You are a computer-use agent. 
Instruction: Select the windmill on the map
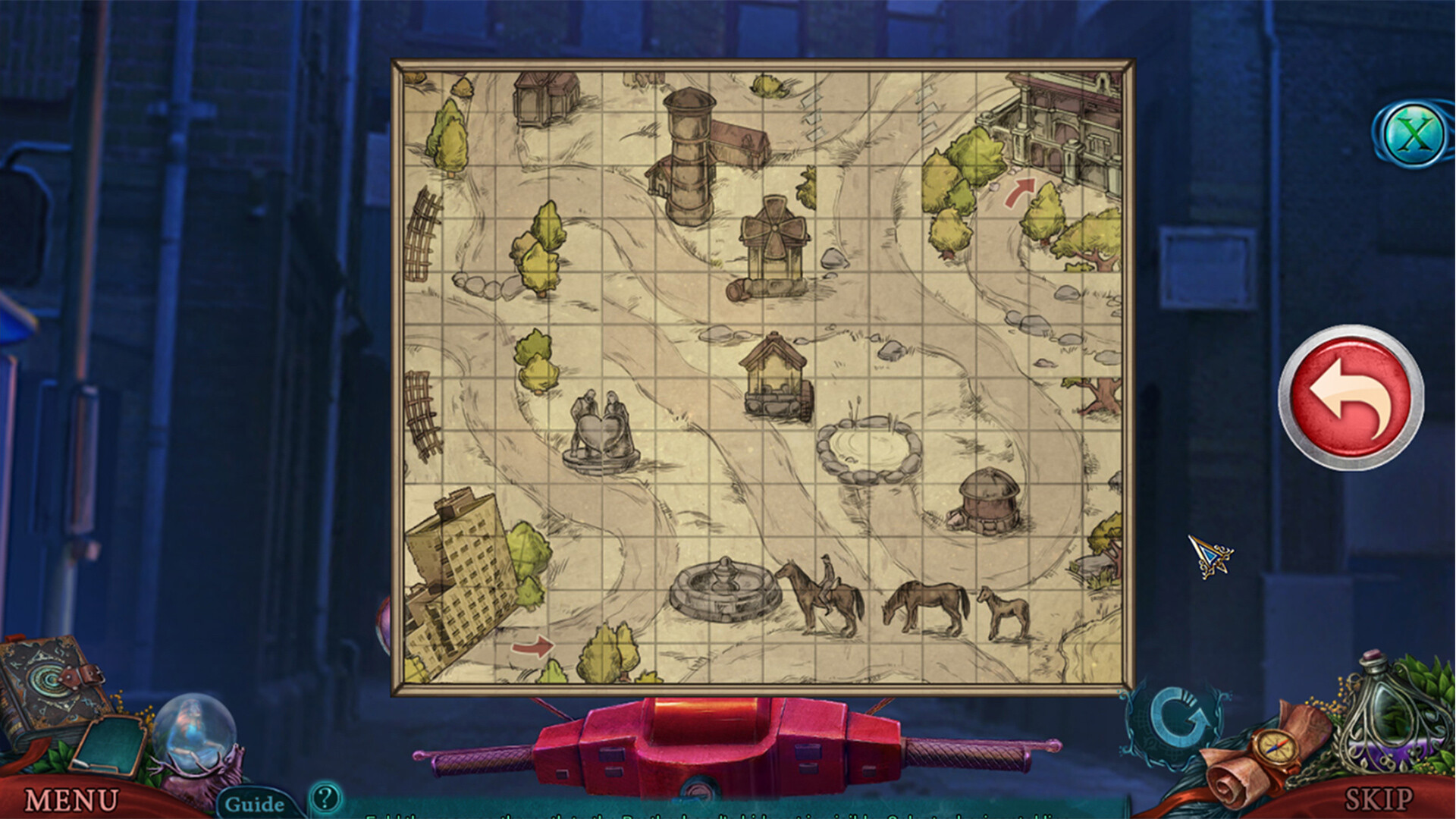[775, 243]
